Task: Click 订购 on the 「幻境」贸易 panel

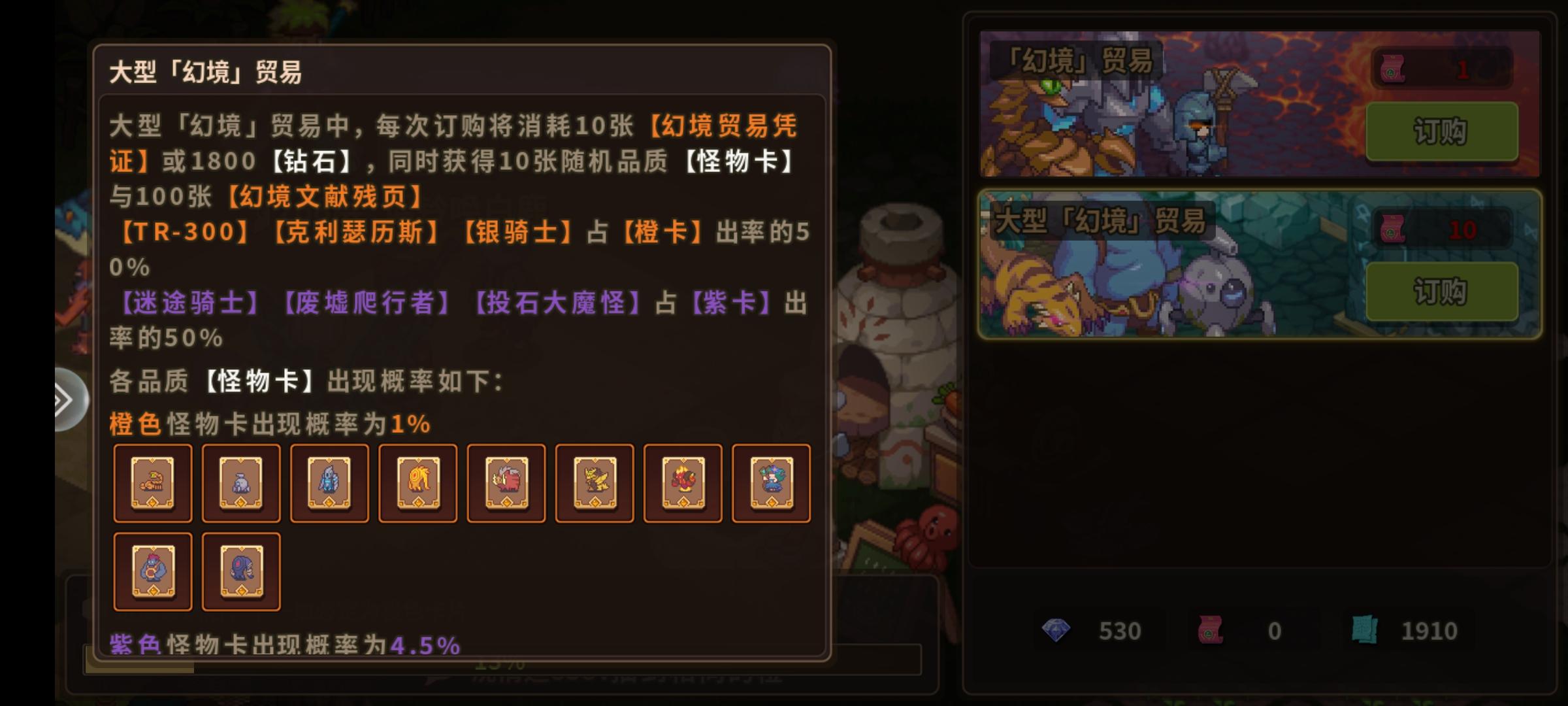Action: pos(1439,130)
